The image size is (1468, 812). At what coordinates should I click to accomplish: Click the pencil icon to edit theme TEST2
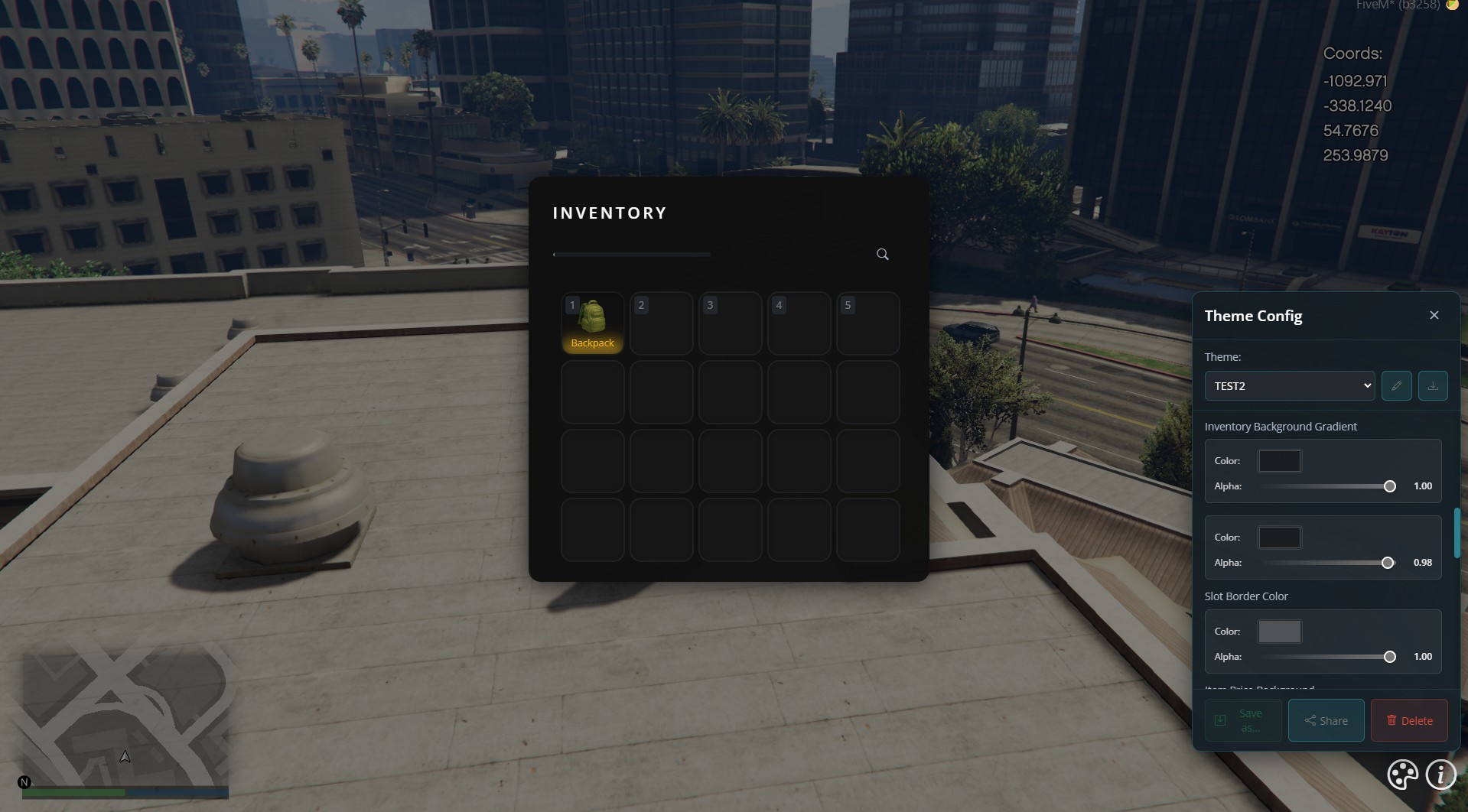point(1397,385)
